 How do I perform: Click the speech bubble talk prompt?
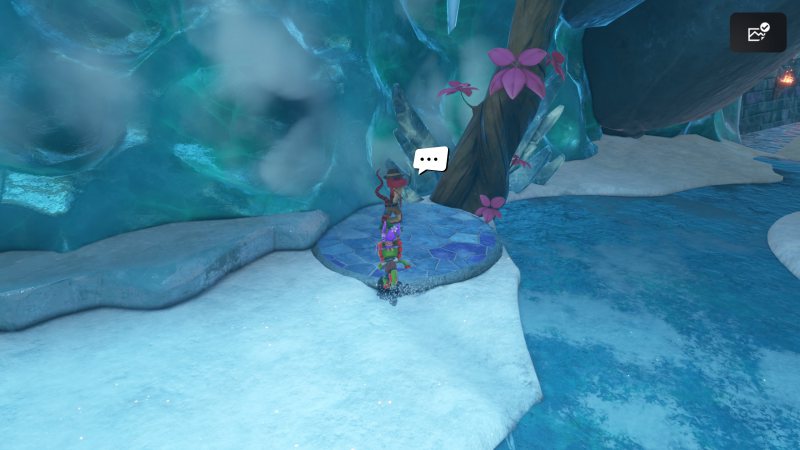[x=431, y=160]
